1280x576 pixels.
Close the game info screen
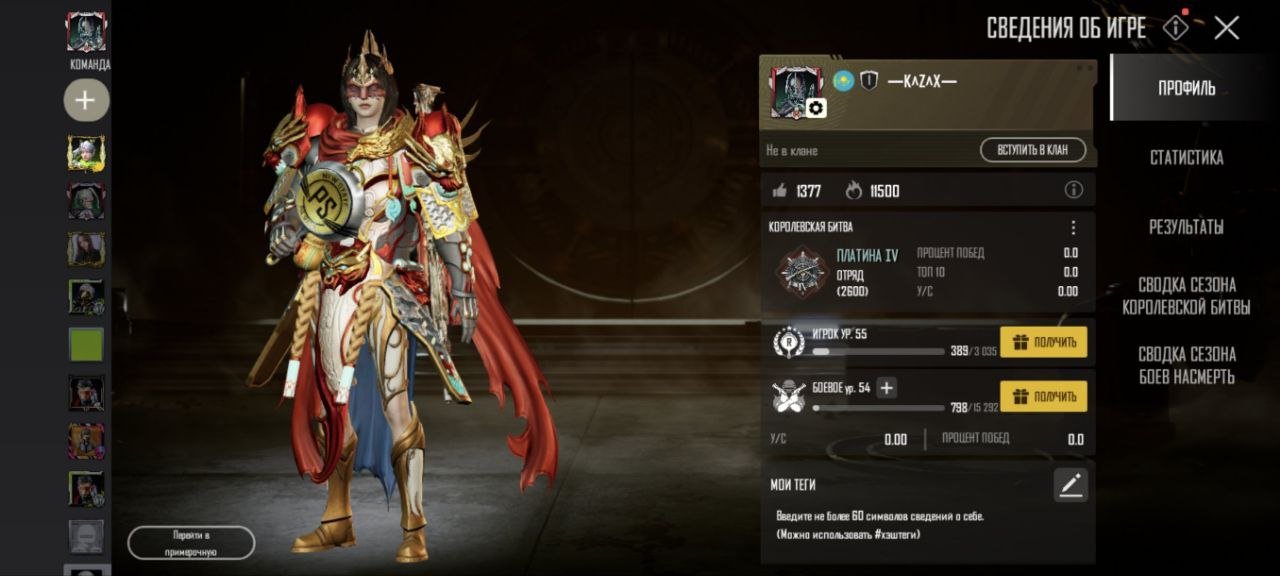(x=1226, y=28)
